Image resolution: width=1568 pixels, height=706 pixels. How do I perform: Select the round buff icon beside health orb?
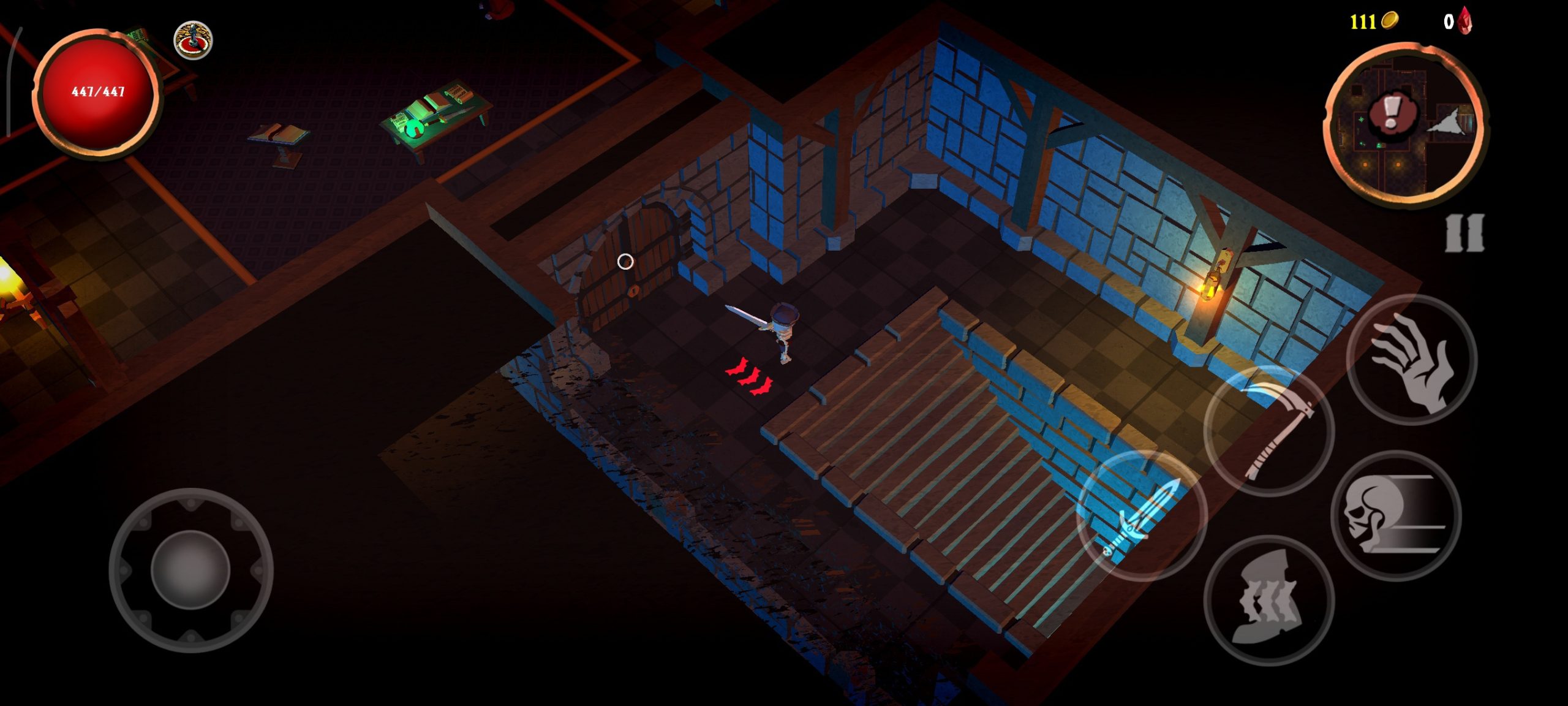(193, 40)
